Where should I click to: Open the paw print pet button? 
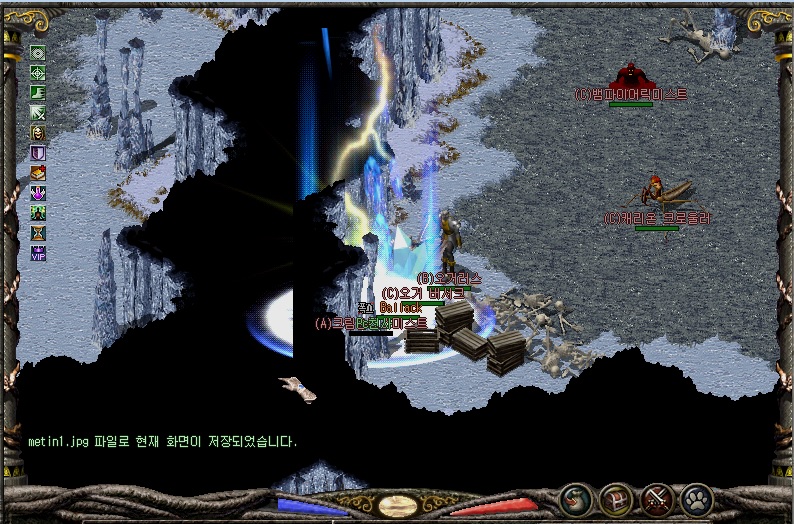[697, 499]
